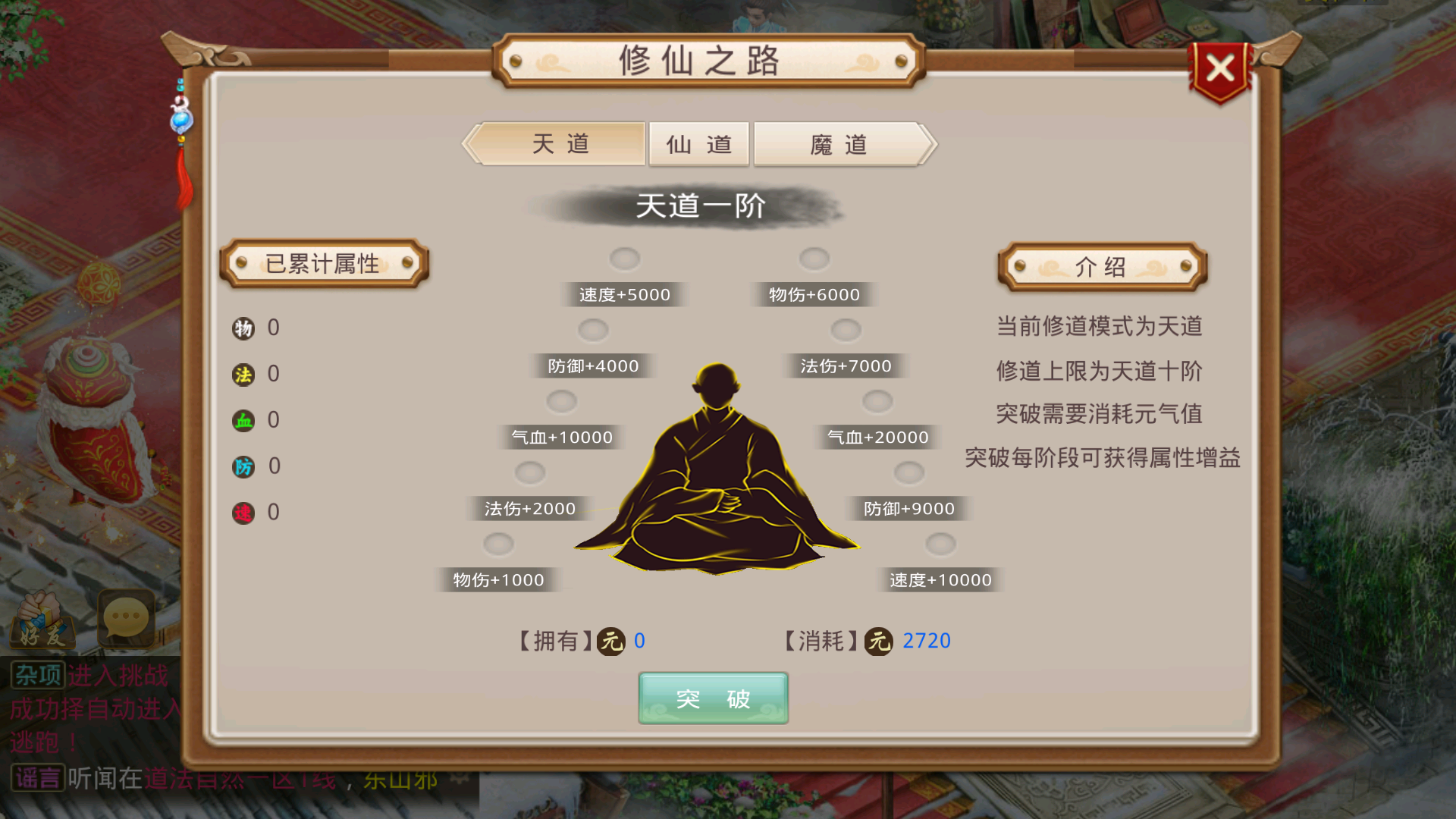Click the 物 attribute icon
The image size is (1456, 819).
coord(242,328)
